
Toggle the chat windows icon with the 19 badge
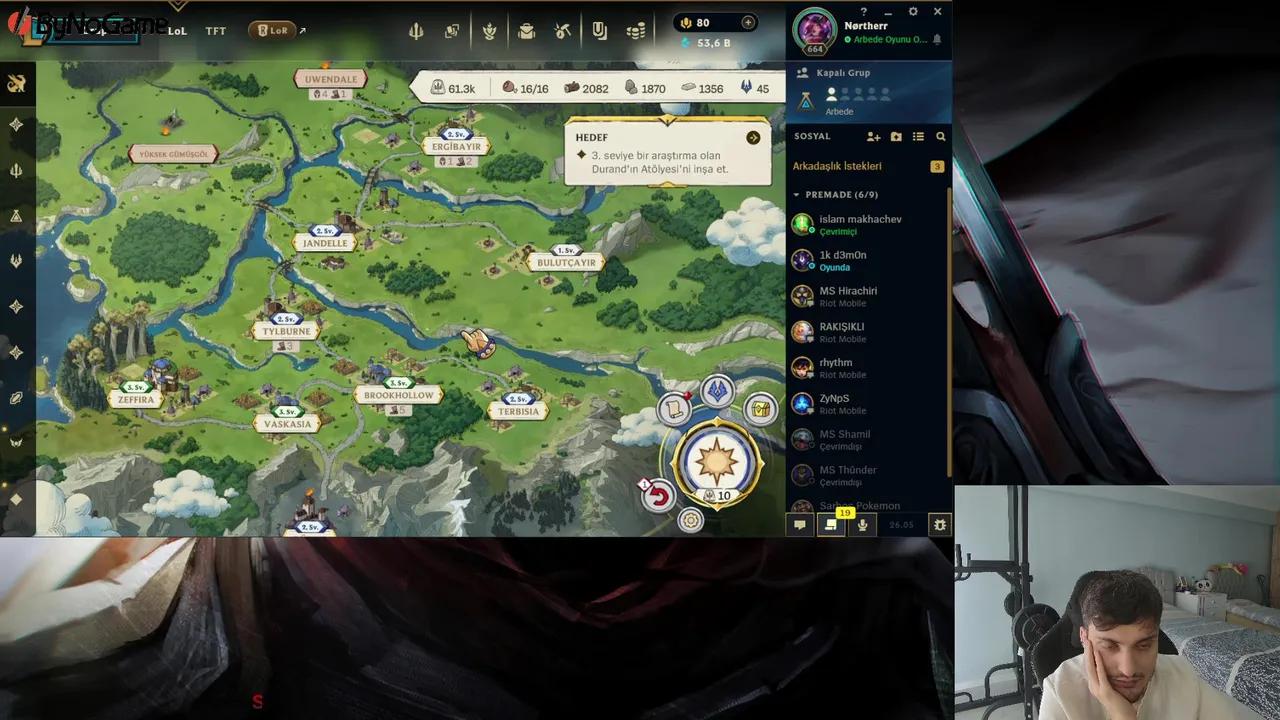pos(831,524)
